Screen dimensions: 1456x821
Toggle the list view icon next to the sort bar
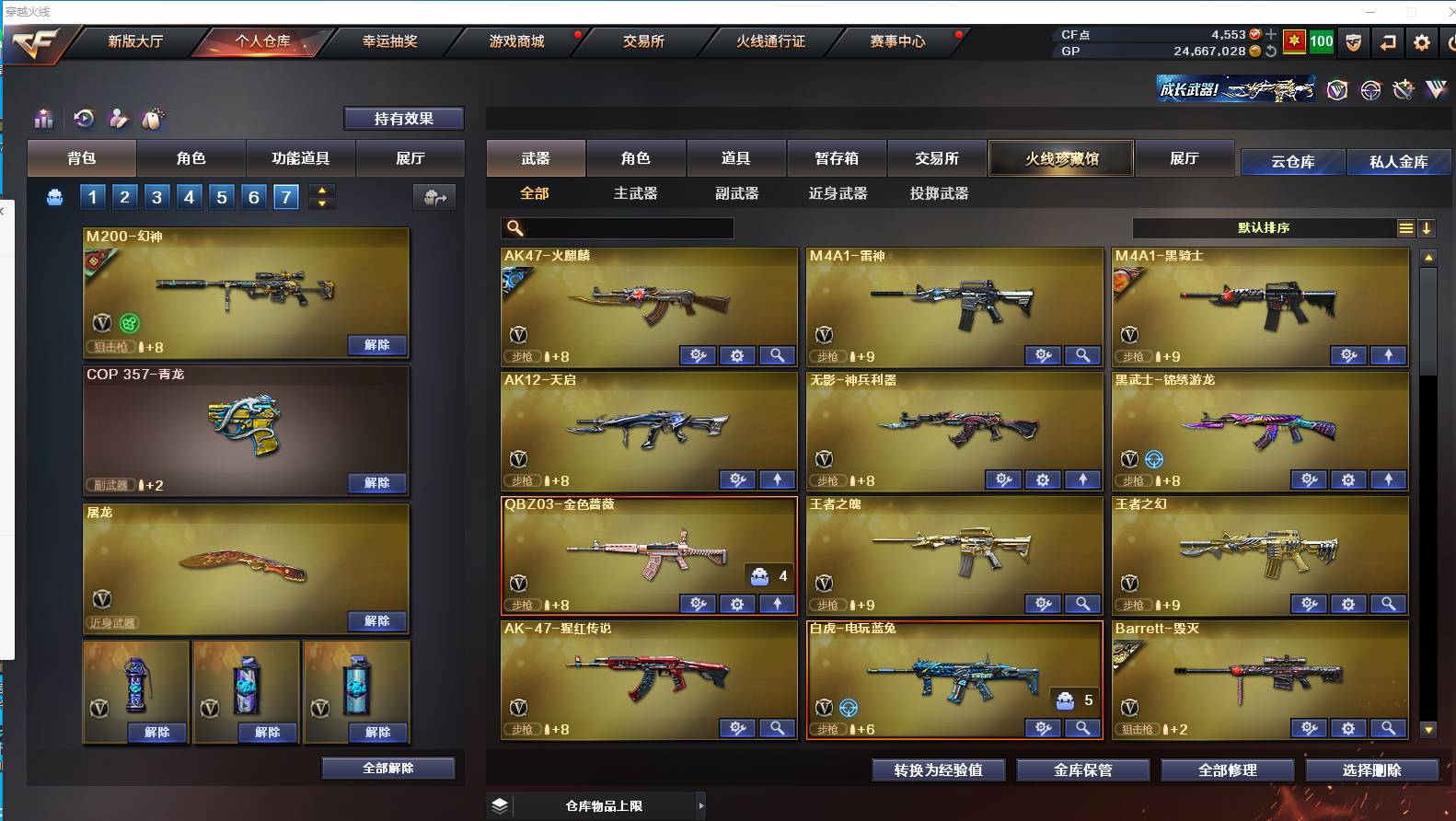pyautogui.click(x=1406, y=227)
